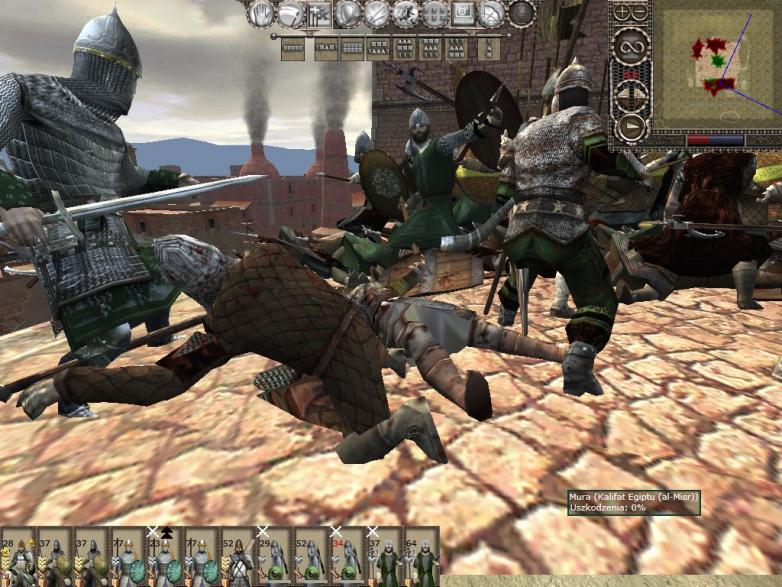The image size is (782, 587).
Task: Click the battle speed play arrow button
Action: pos(631,127)
